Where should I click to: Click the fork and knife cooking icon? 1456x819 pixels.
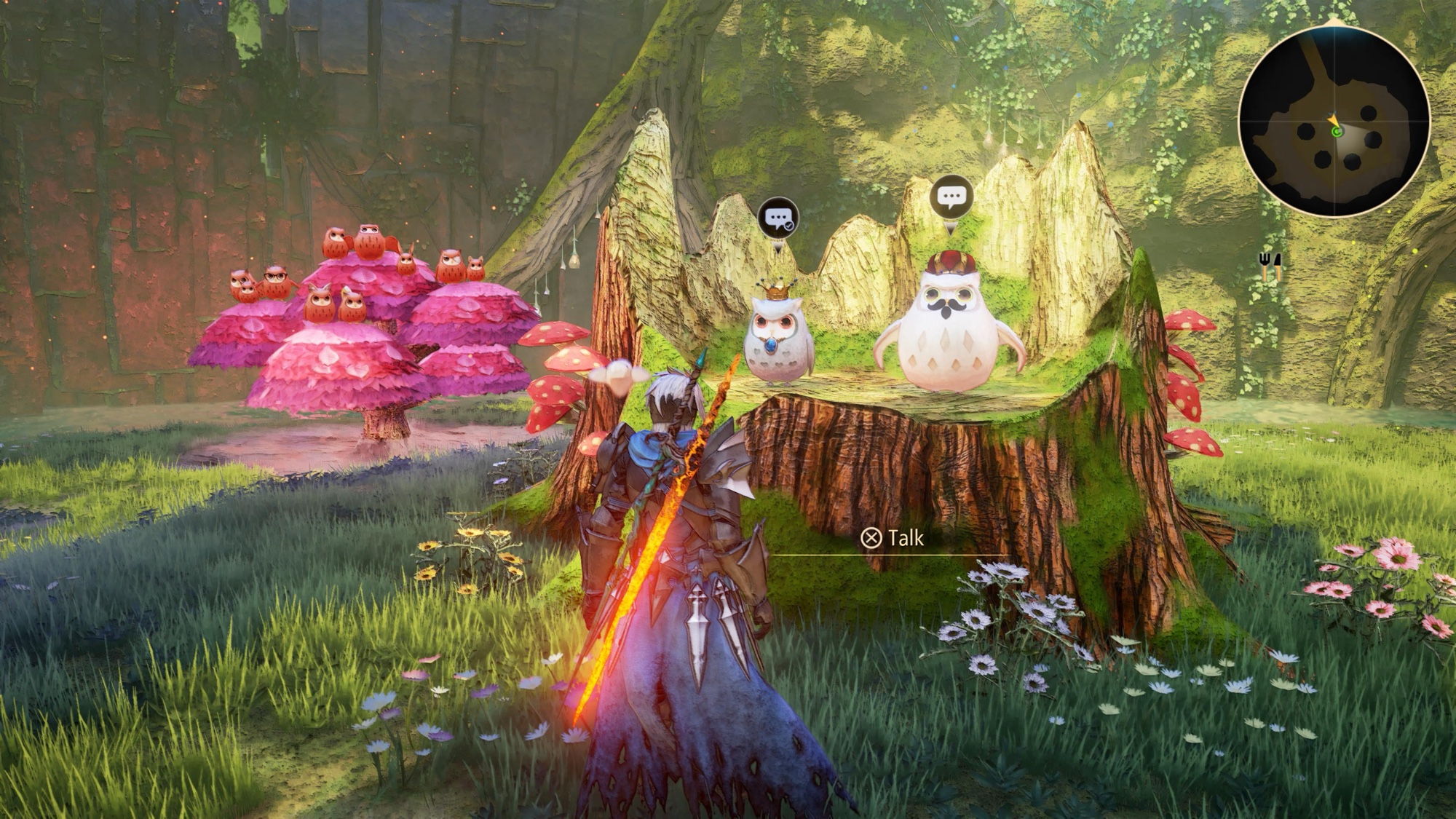1270,266
